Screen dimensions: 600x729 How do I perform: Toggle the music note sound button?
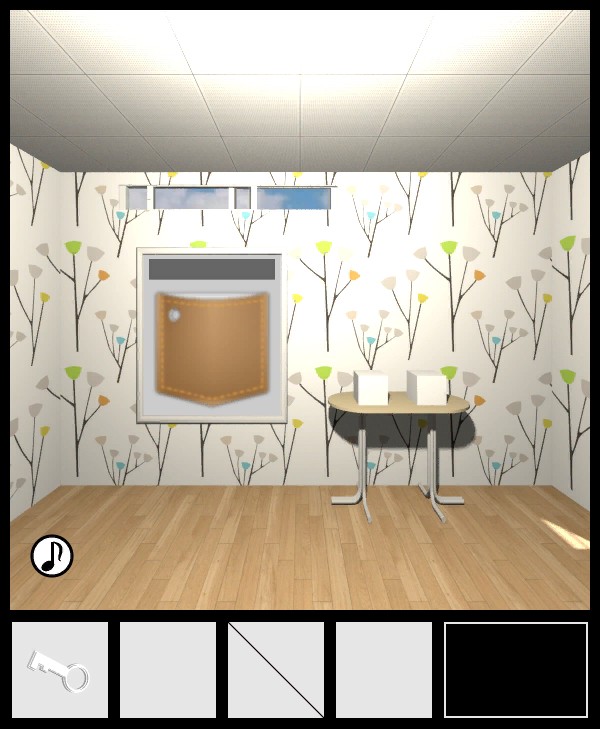[x=52, y=556]
